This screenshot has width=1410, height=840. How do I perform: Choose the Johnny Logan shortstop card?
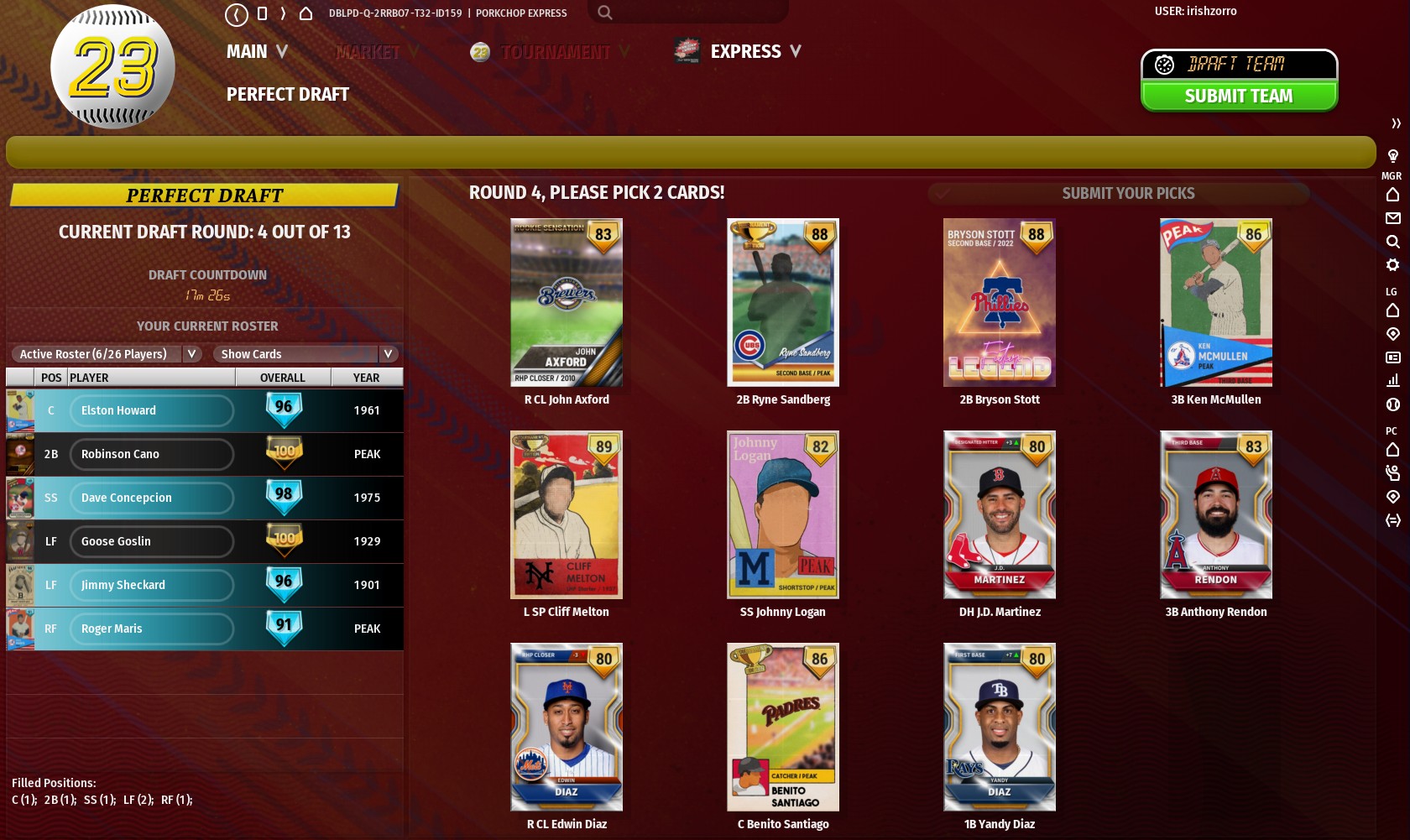(783, 515)
